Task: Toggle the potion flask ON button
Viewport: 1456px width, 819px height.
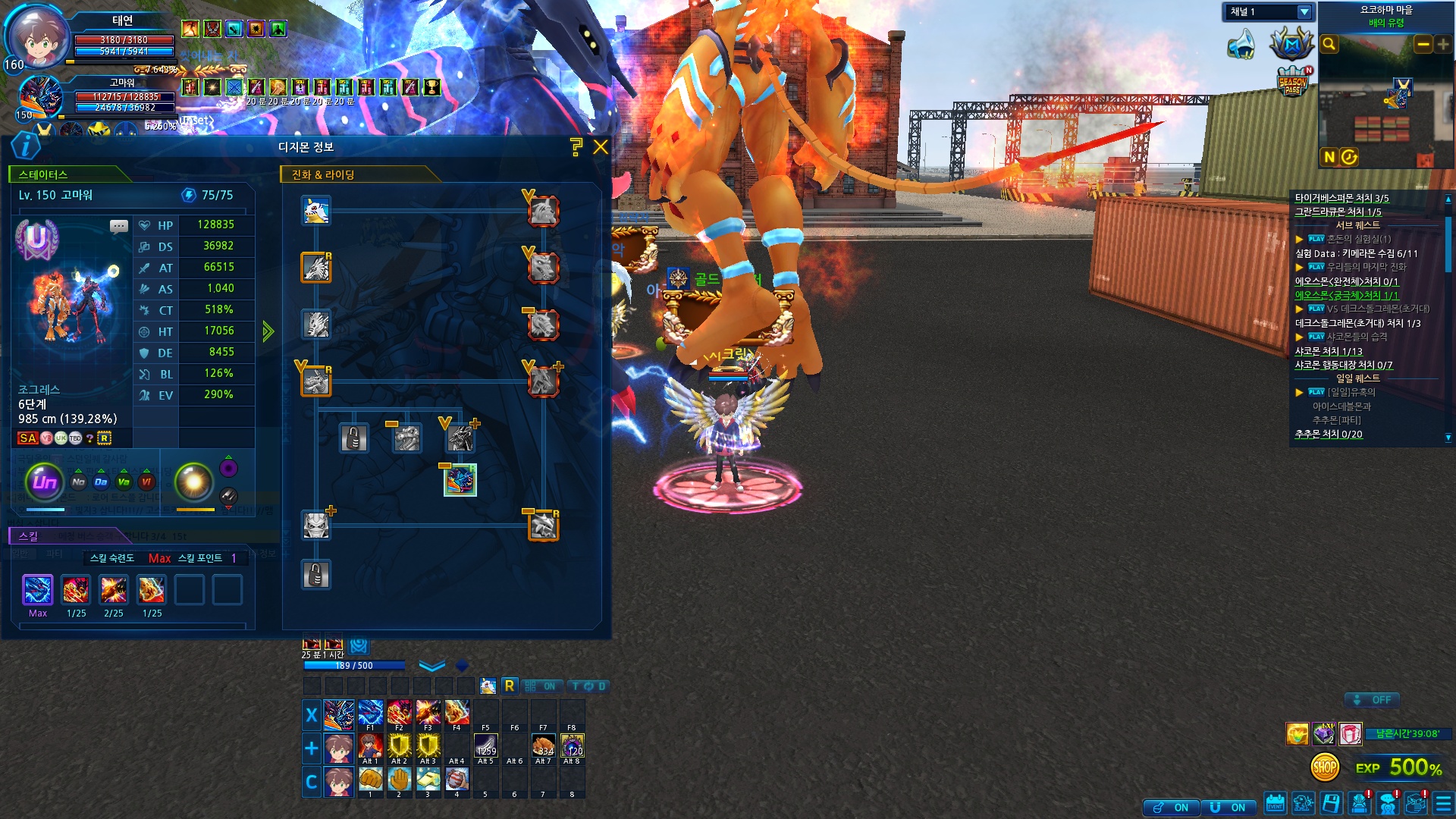Action: [x=1172, y=808]
